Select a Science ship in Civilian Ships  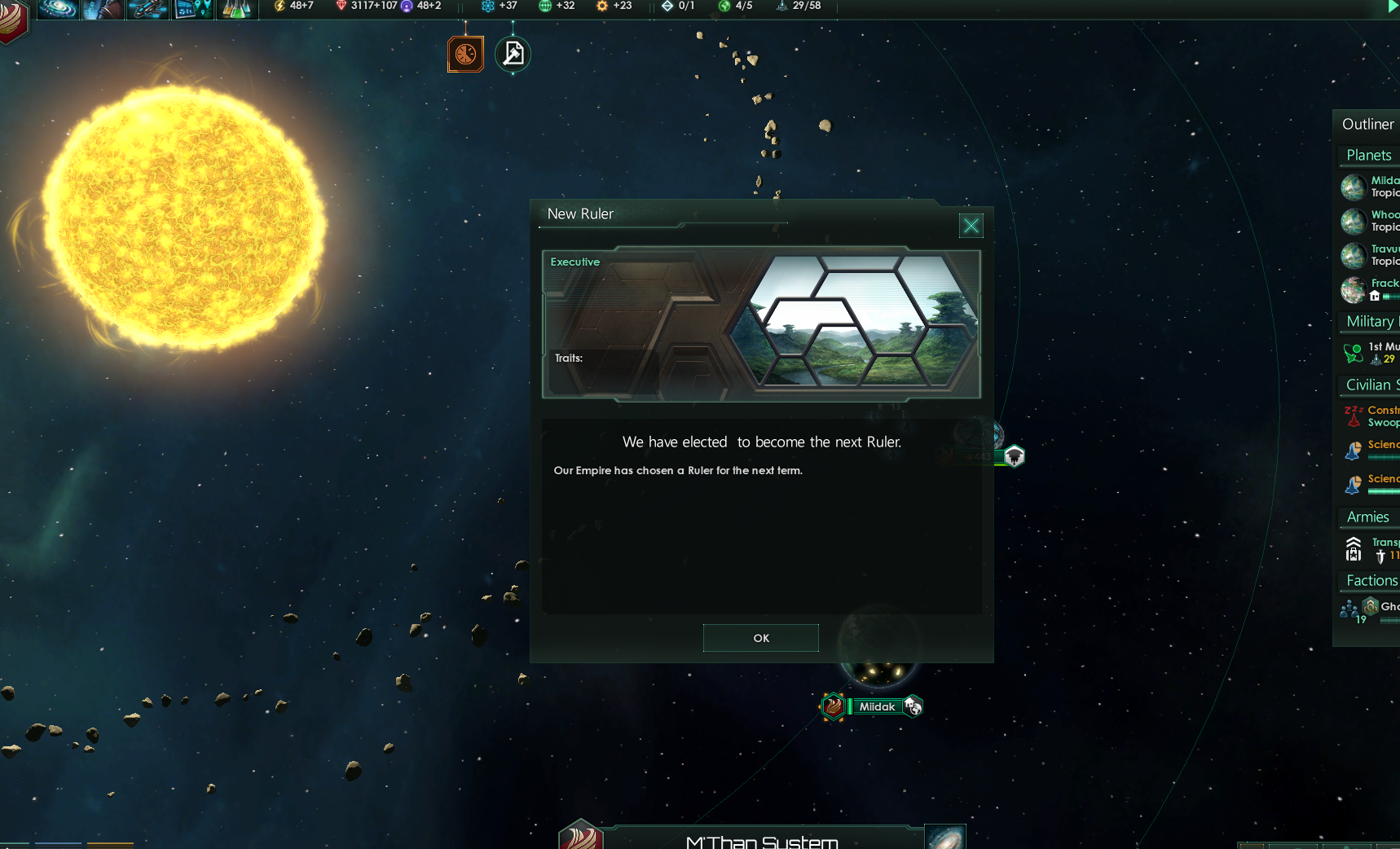point(1377,451)
